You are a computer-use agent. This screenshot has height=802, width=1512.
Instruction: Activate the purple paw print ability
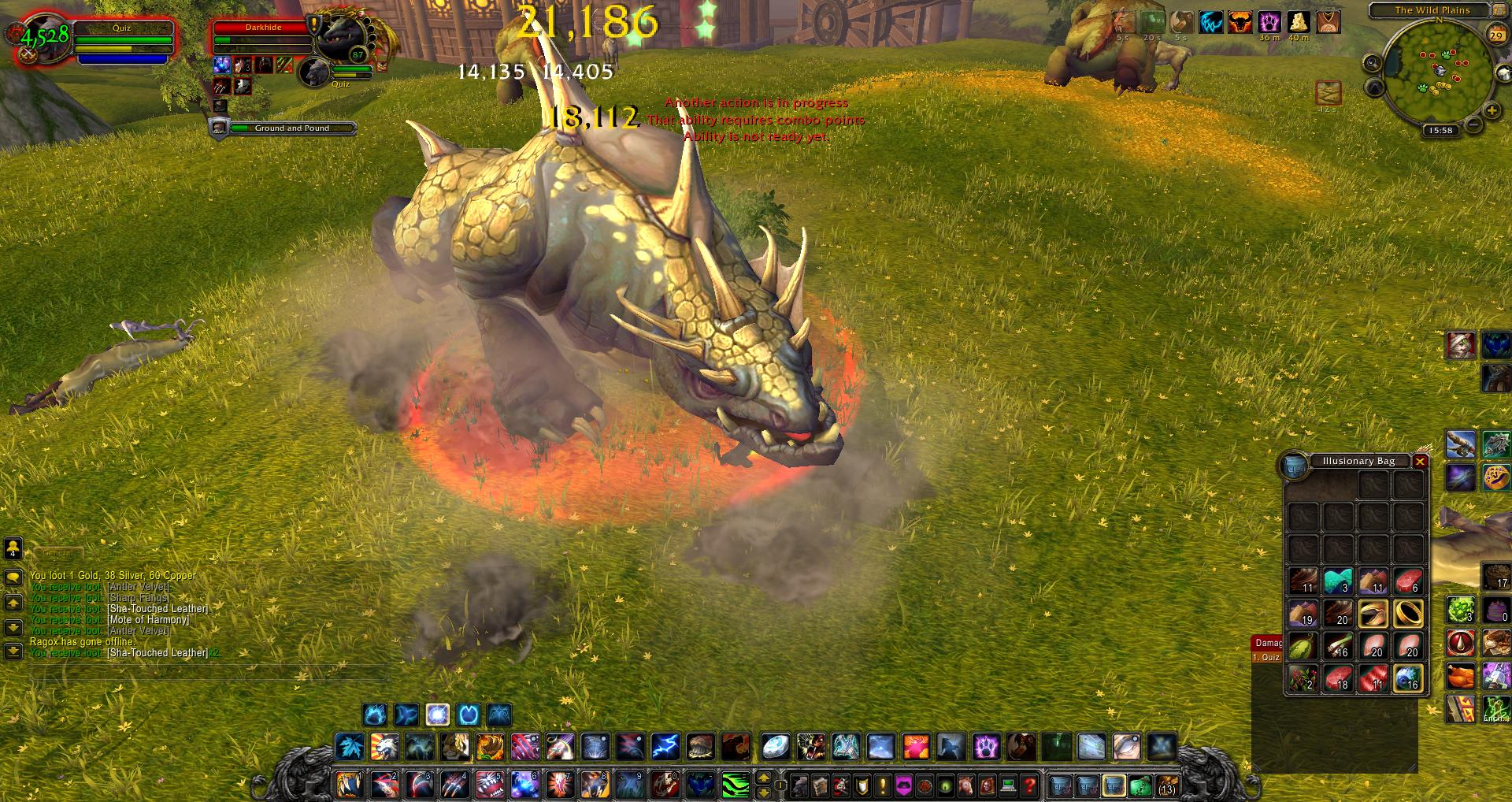coord(985,746)
